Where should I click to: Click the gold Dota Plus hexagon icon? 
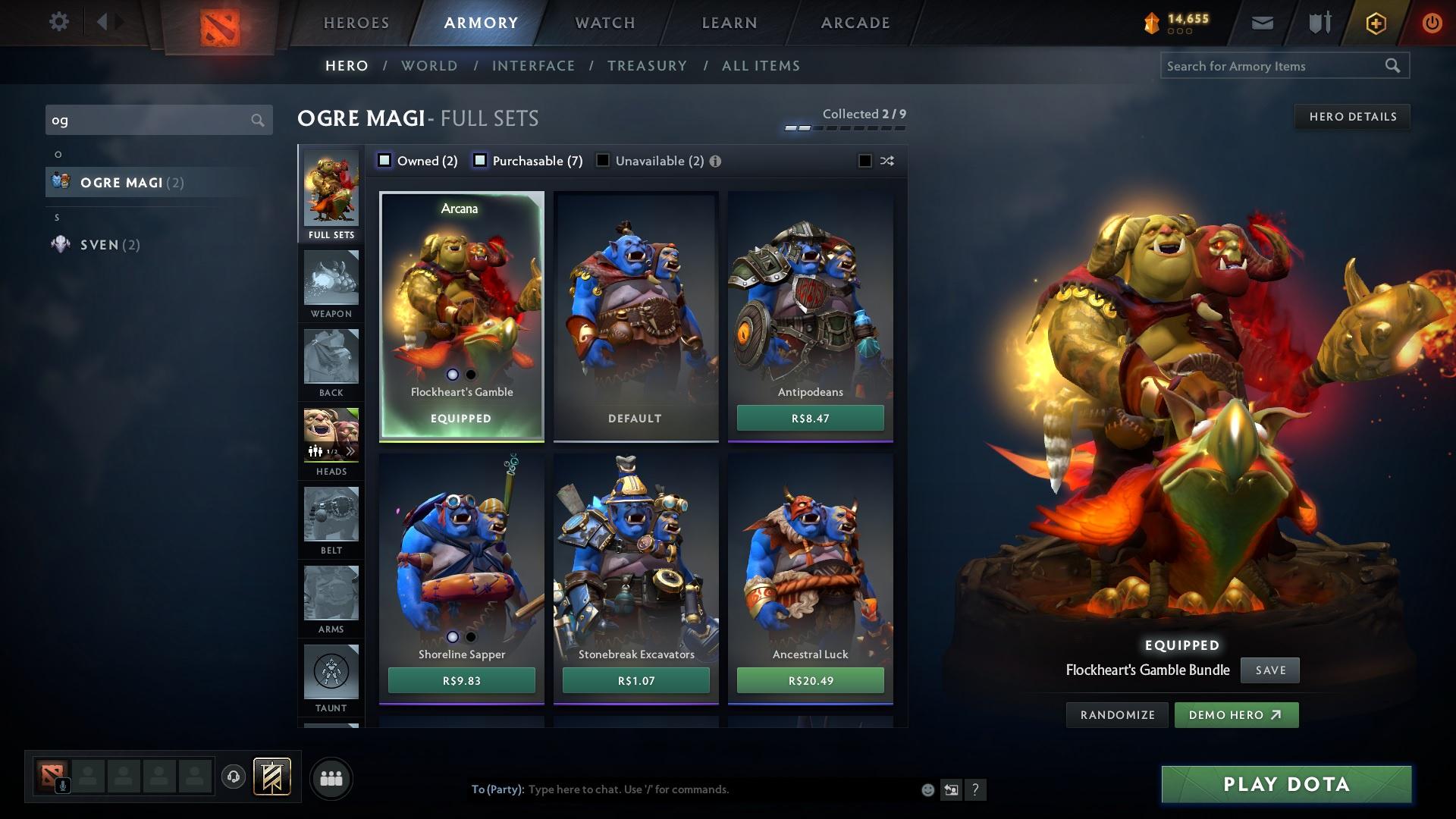click(1375, 22)
